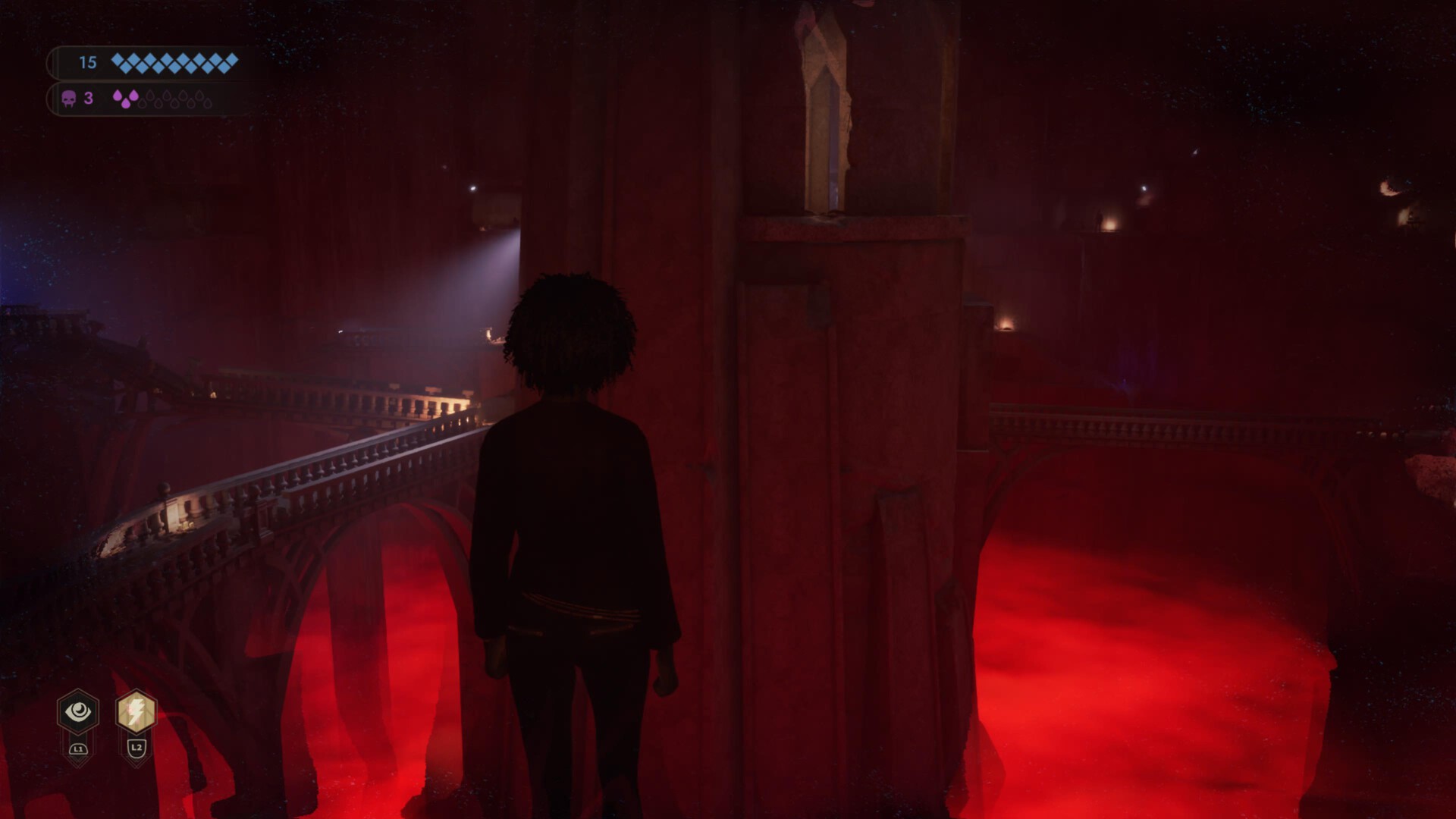Activate the eye vision ability icon
This screenshot has height=819, width=1456.
78,711
